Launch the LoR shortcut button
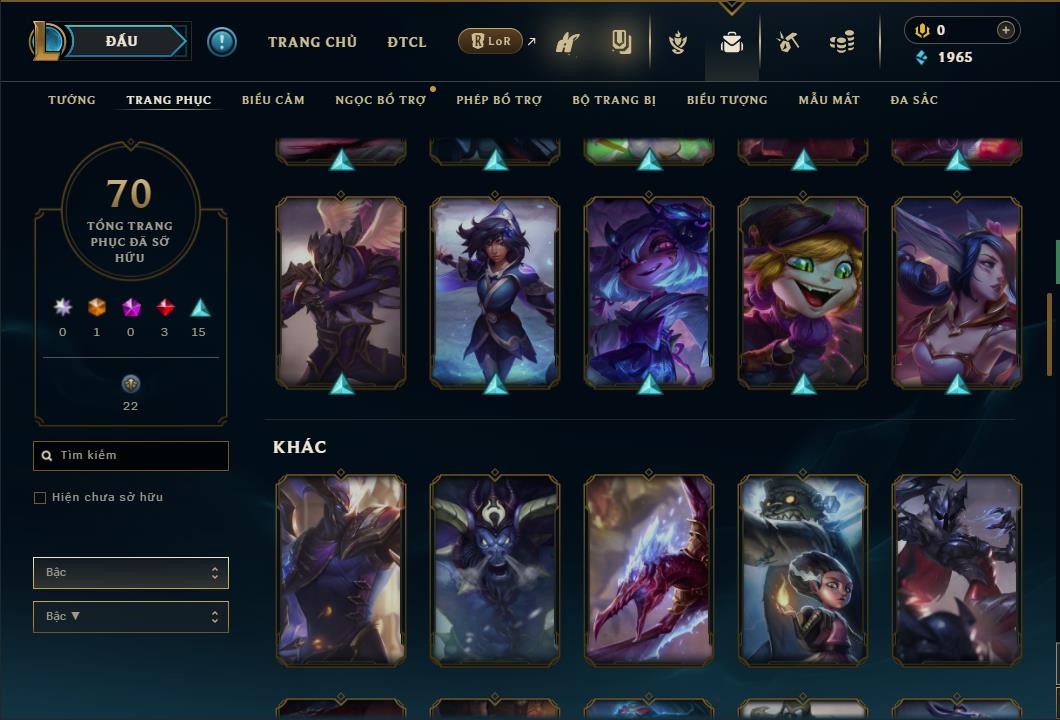Screen dimensions: 1060x720 (491, 42)
